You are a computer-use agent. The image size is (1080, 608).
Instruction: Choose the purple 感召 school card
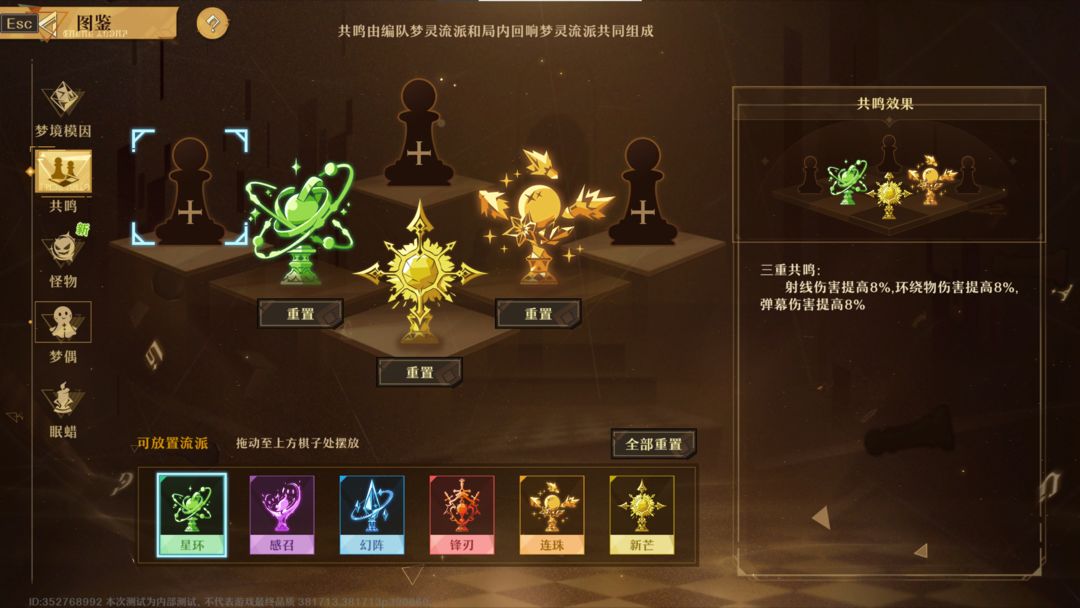282,514
